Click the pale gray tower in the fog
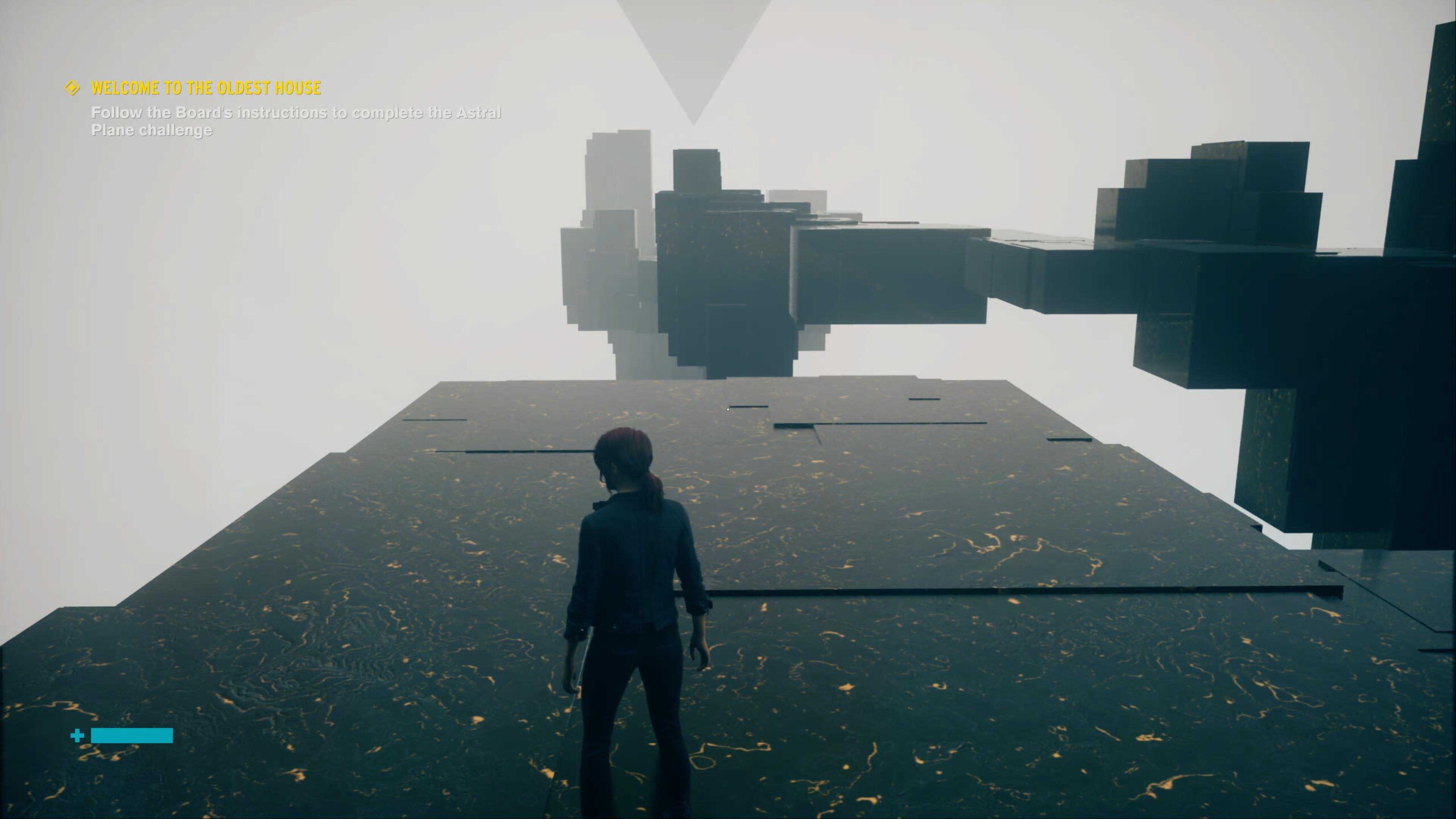 pos(614,188)
